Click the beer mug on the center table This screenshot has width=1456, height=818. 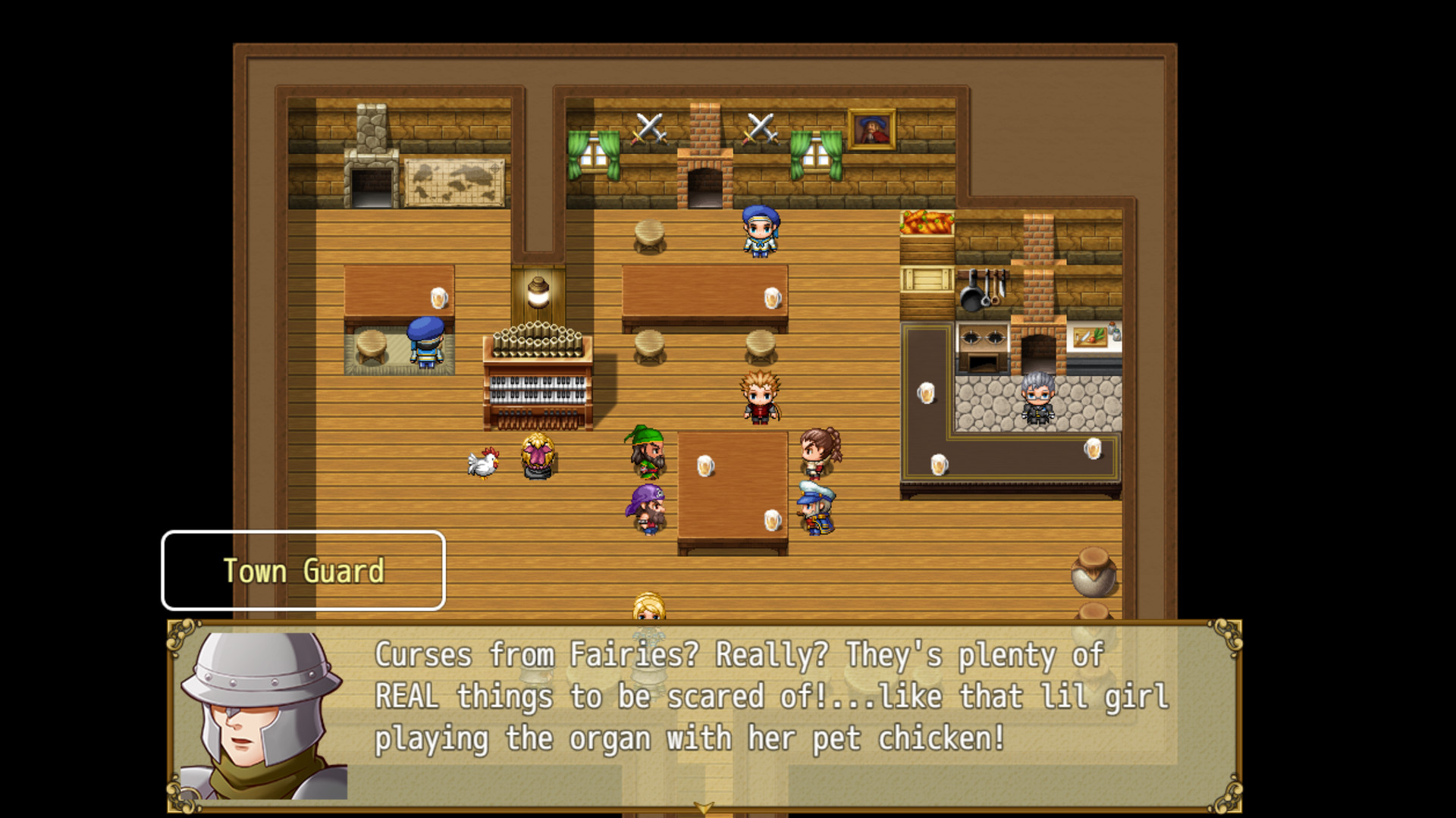[x=706, y=465]
